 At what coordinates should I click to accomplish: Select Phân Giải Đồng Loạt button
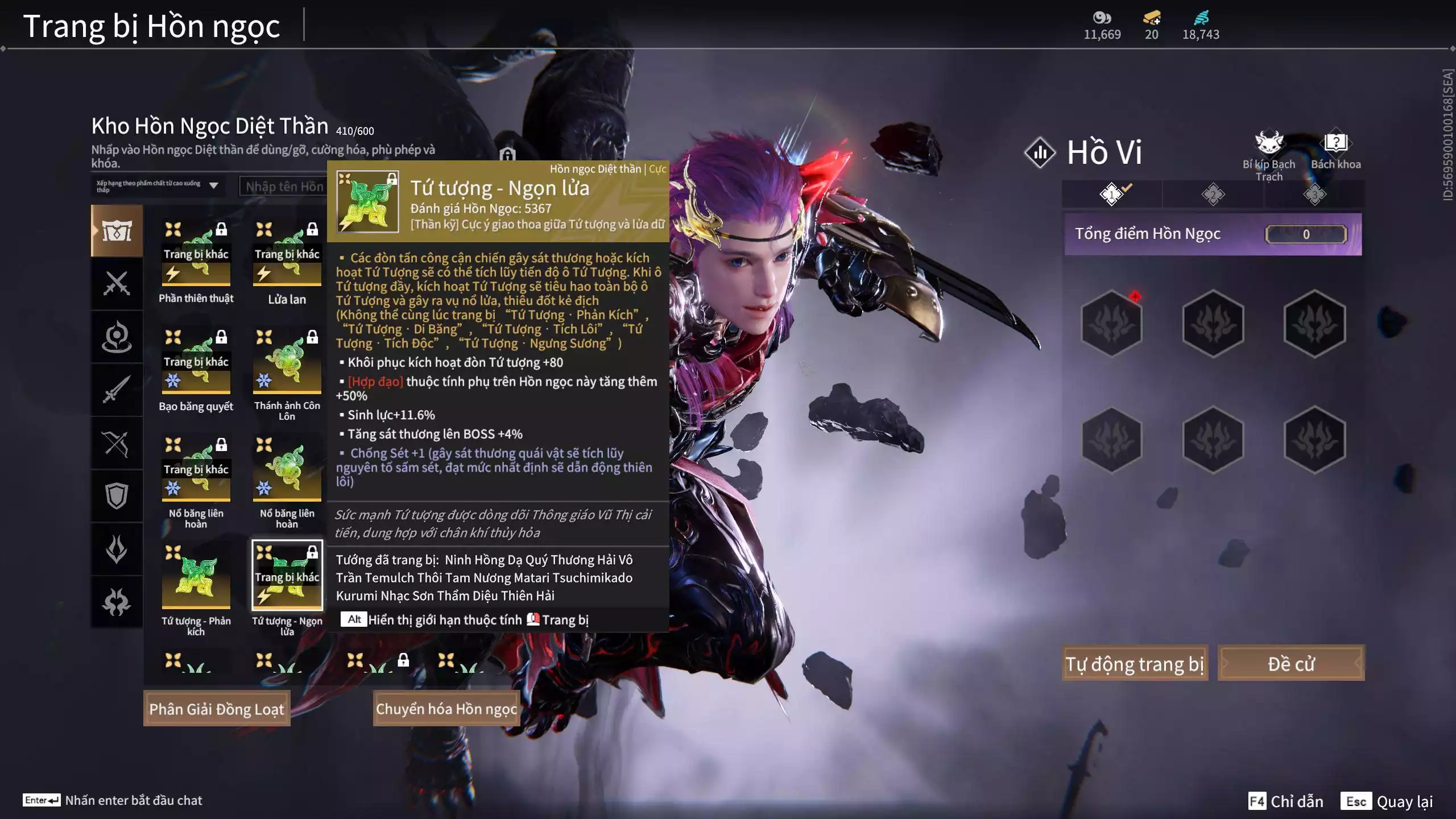pos(217,709)
